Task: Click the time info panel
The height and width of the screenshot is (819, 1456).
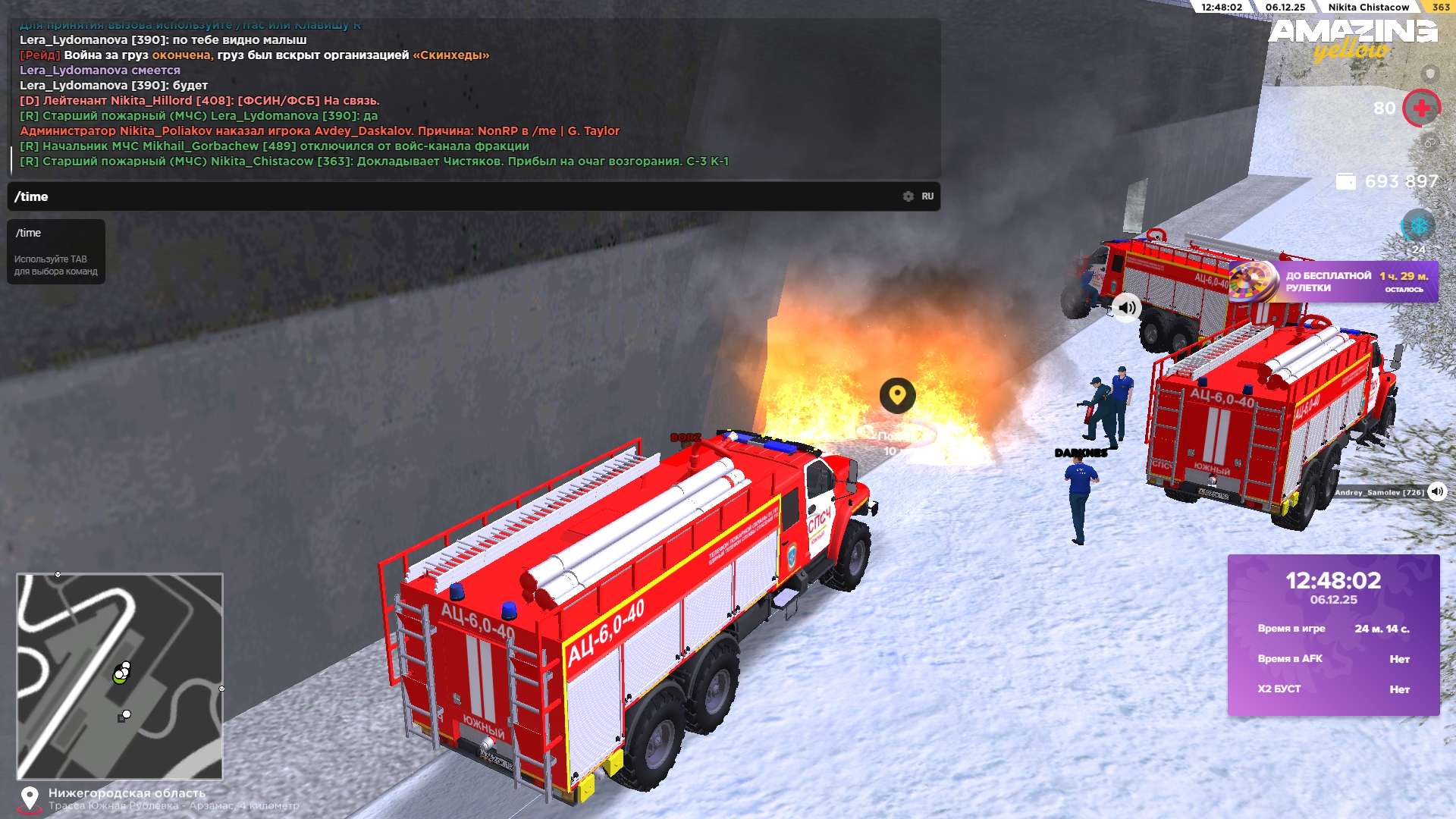Action: 1333,635
